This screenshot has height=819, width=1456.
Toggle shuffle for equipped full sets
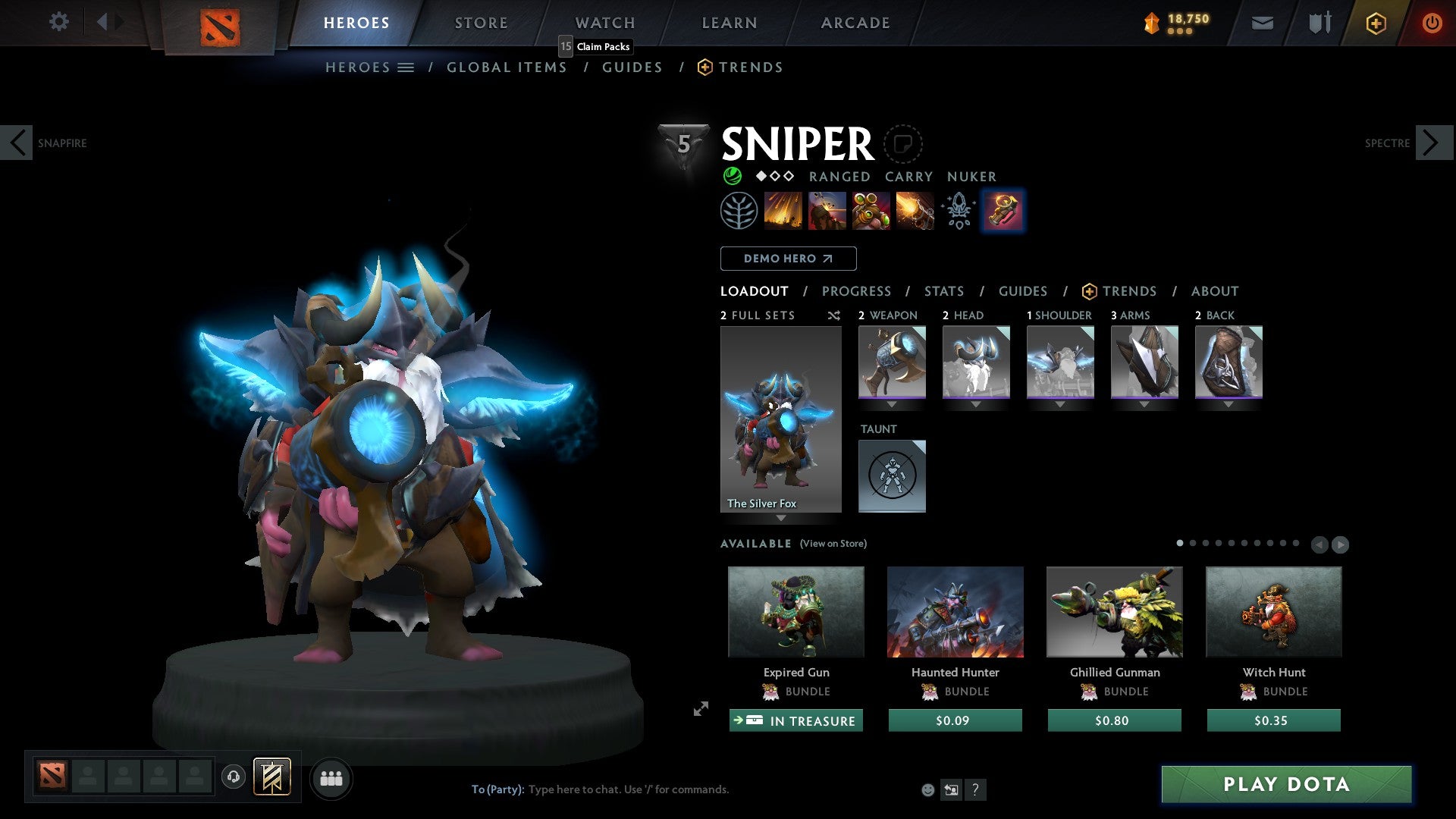pos(833,315)
